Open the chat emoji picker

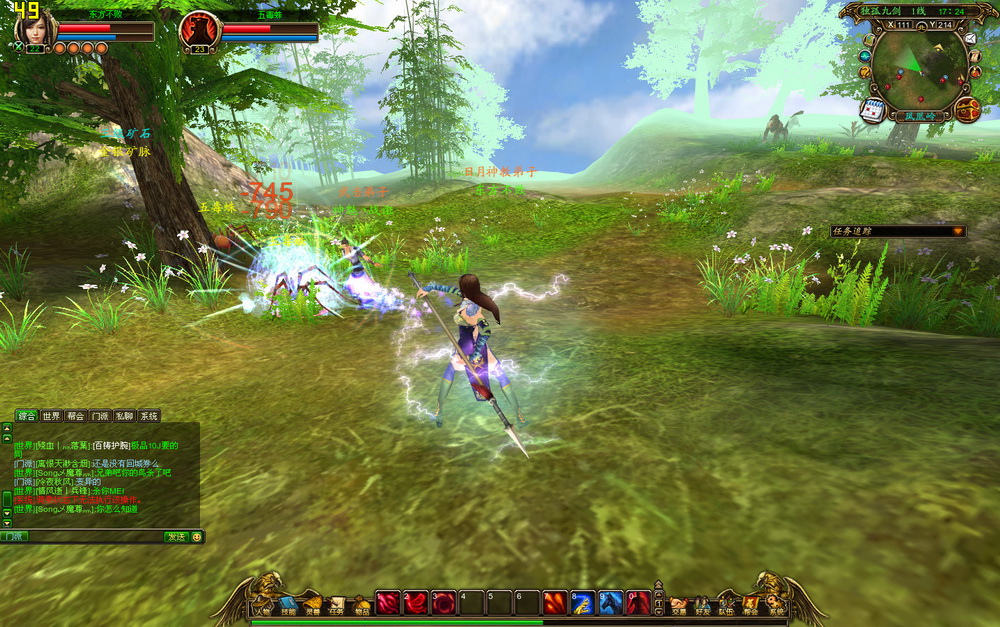point(197,537)
